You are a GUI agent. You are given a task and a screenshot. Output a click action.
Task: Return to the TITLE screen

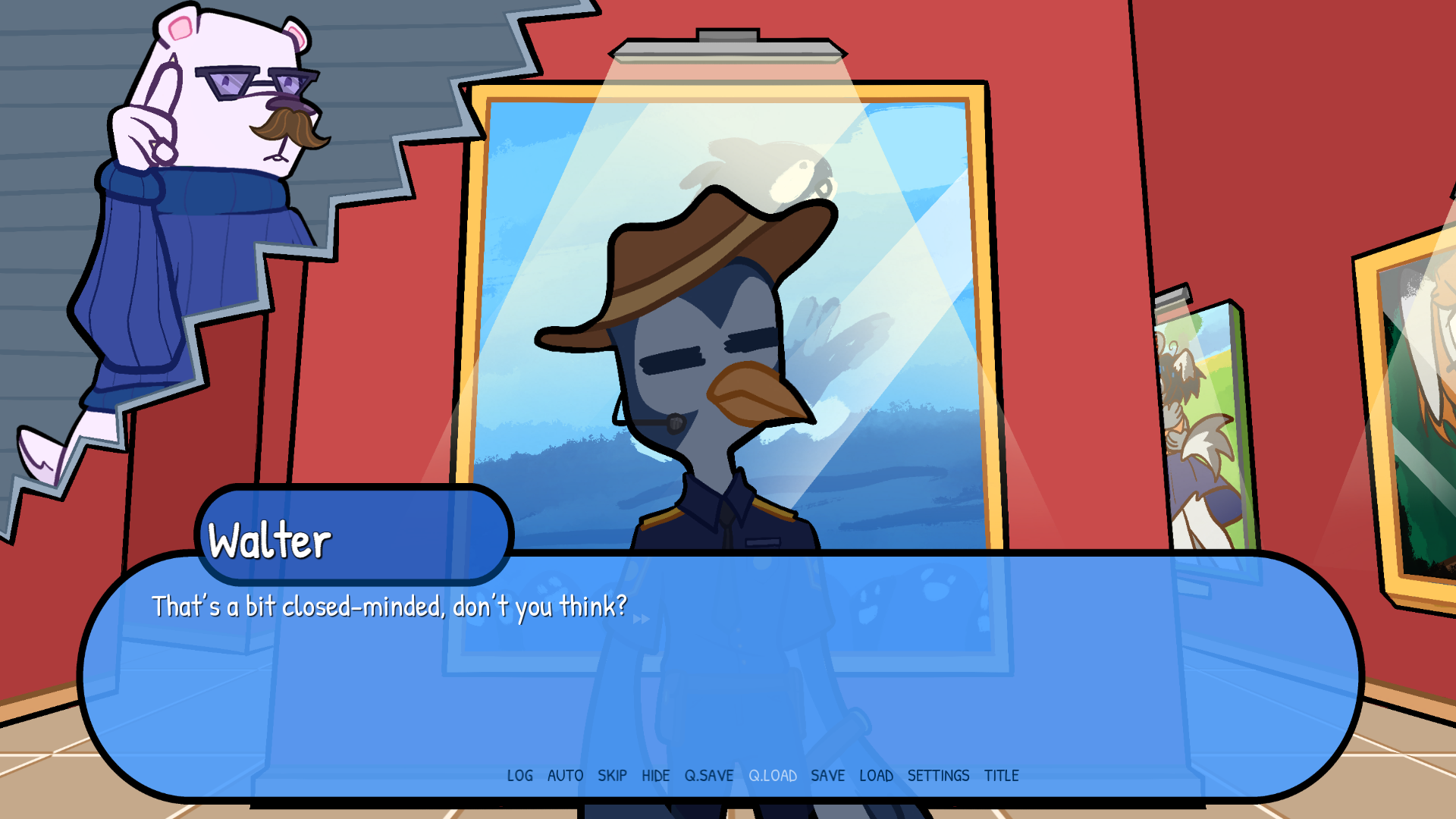tap(1002, 776)
